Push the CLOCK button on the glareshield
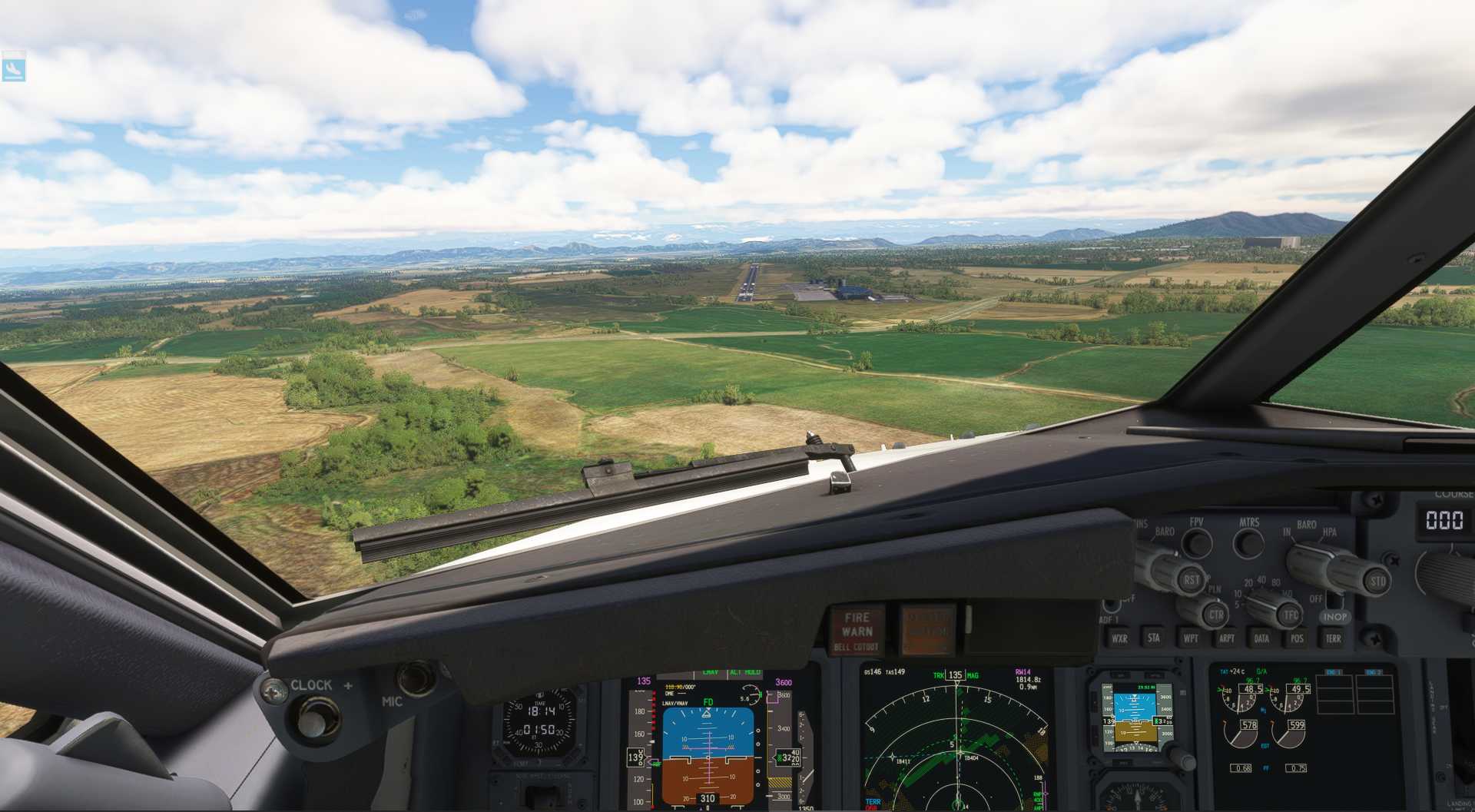The width and height of the screenshot is (1475, 812). pos(312,718)
